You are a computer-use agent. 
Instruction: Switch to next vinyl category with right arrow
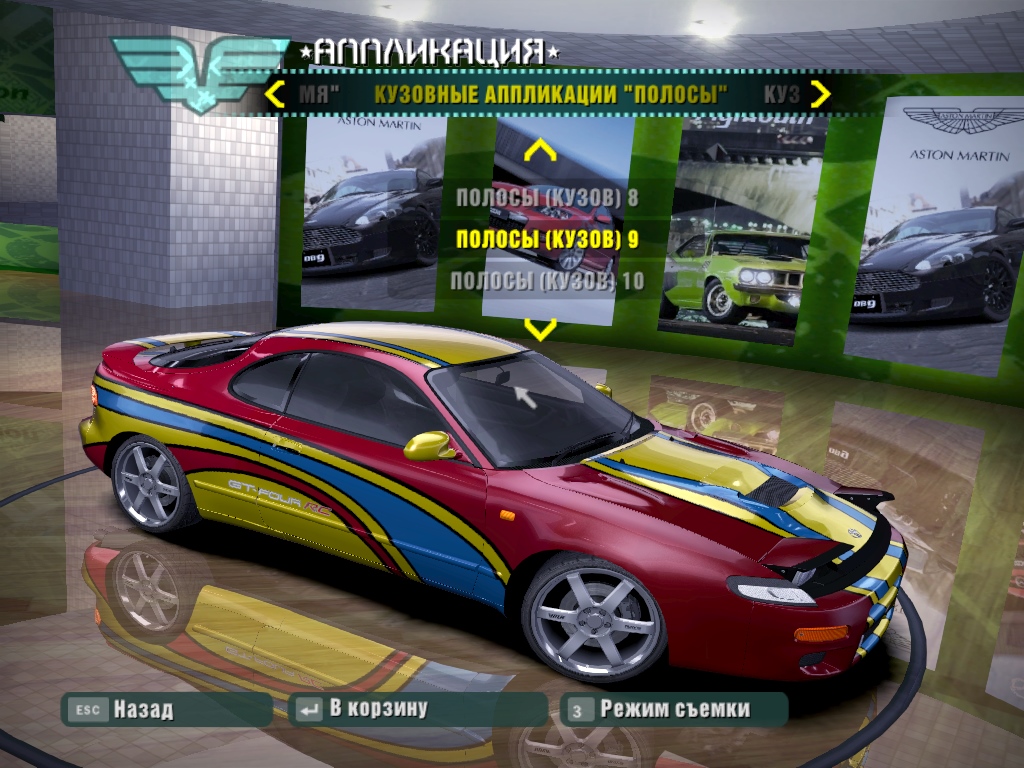click(820, 95)
